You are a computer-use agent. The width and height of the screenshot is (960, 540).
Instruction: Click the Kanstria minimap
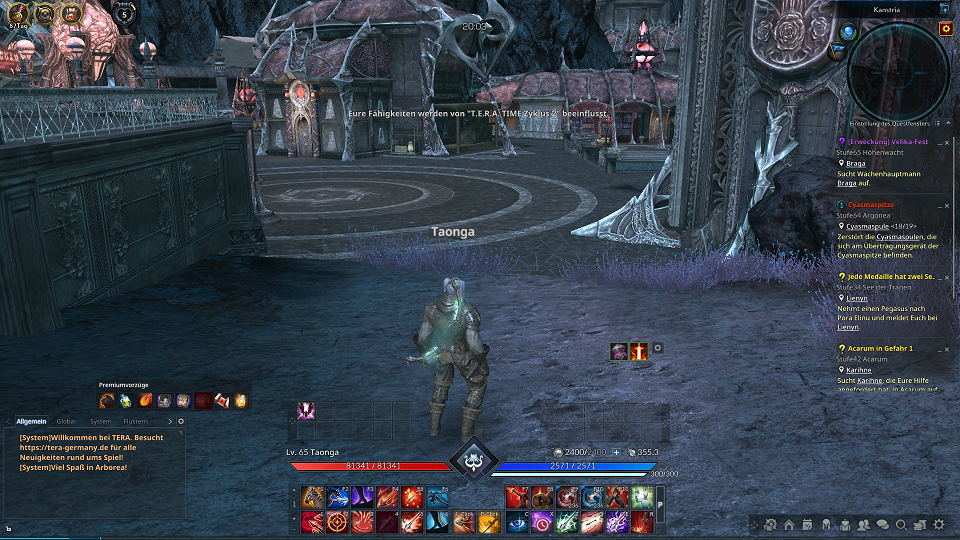[x=898, y=70]
